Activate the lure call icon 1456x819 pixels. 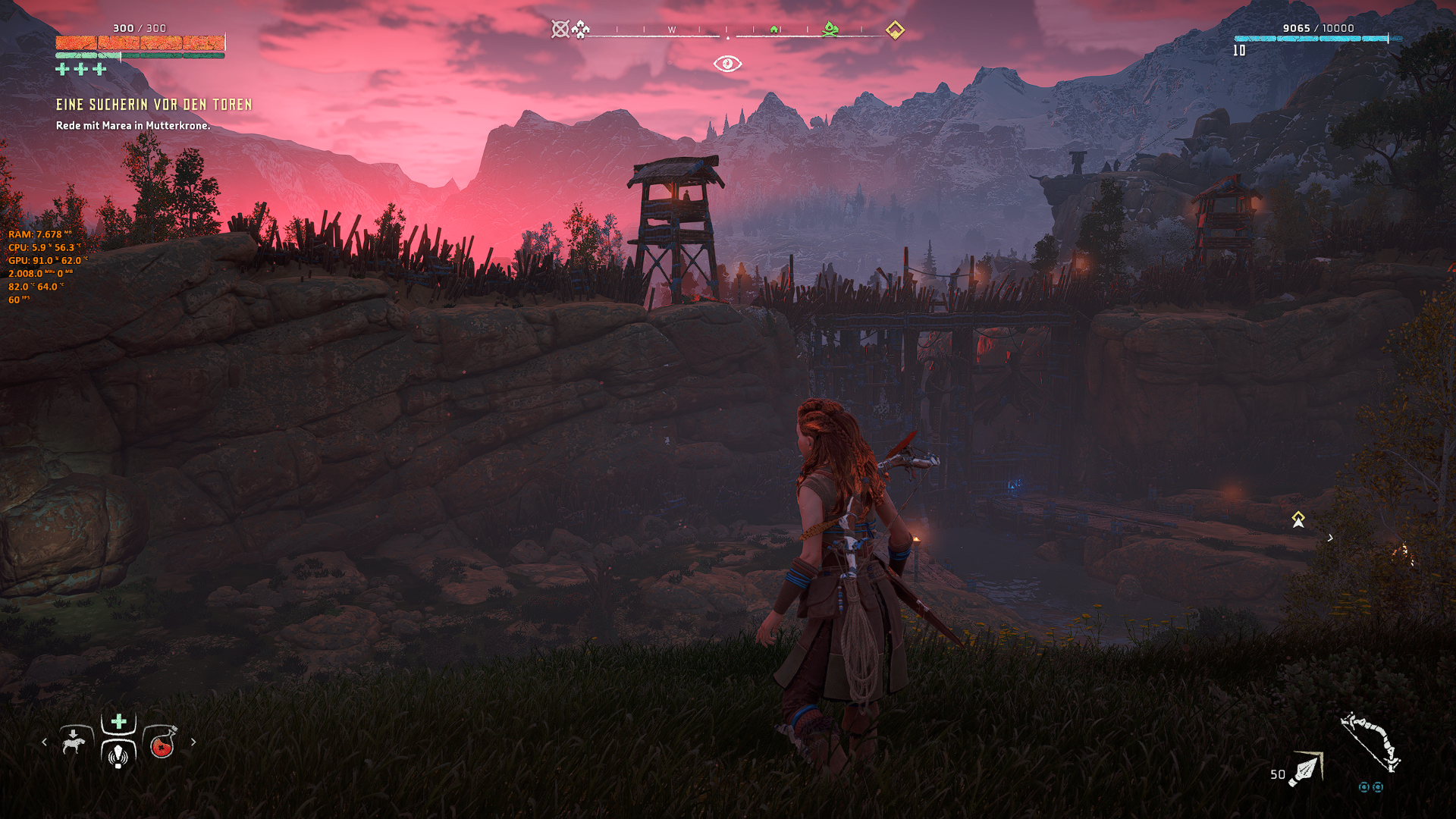[118, 755]
